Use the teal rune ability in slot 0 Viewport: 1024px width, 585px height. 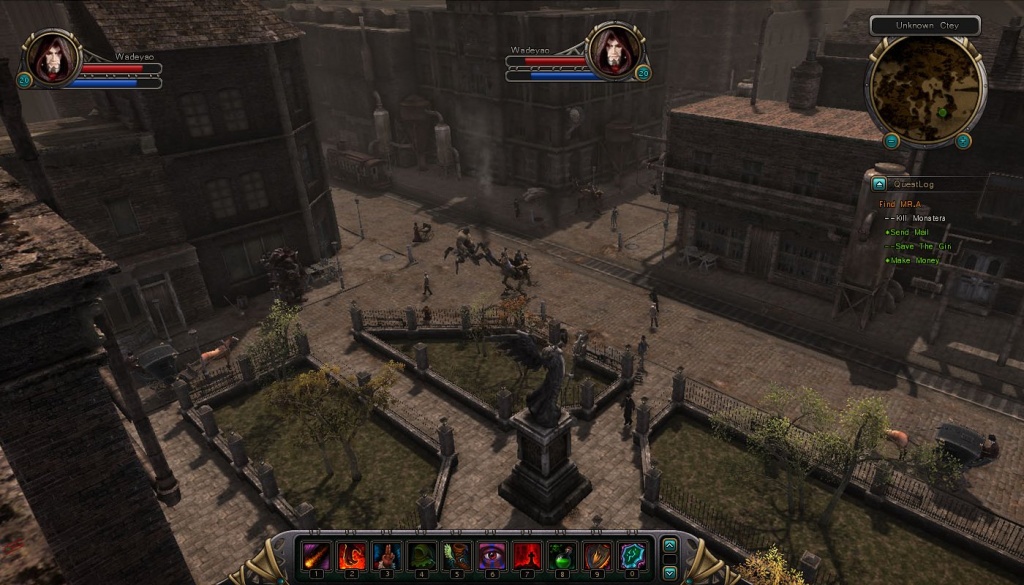click(x=631, y=555)
